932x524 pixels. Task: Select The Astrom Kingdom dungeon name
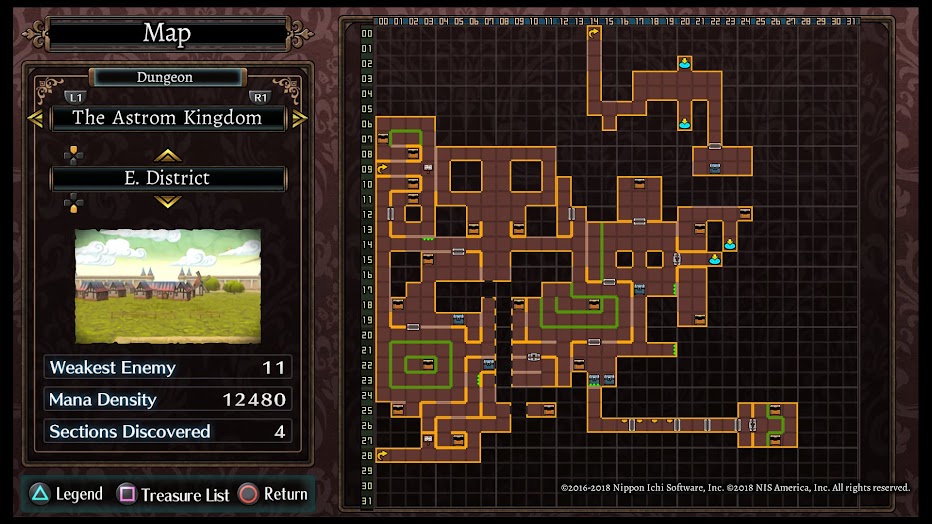[167, 118]
